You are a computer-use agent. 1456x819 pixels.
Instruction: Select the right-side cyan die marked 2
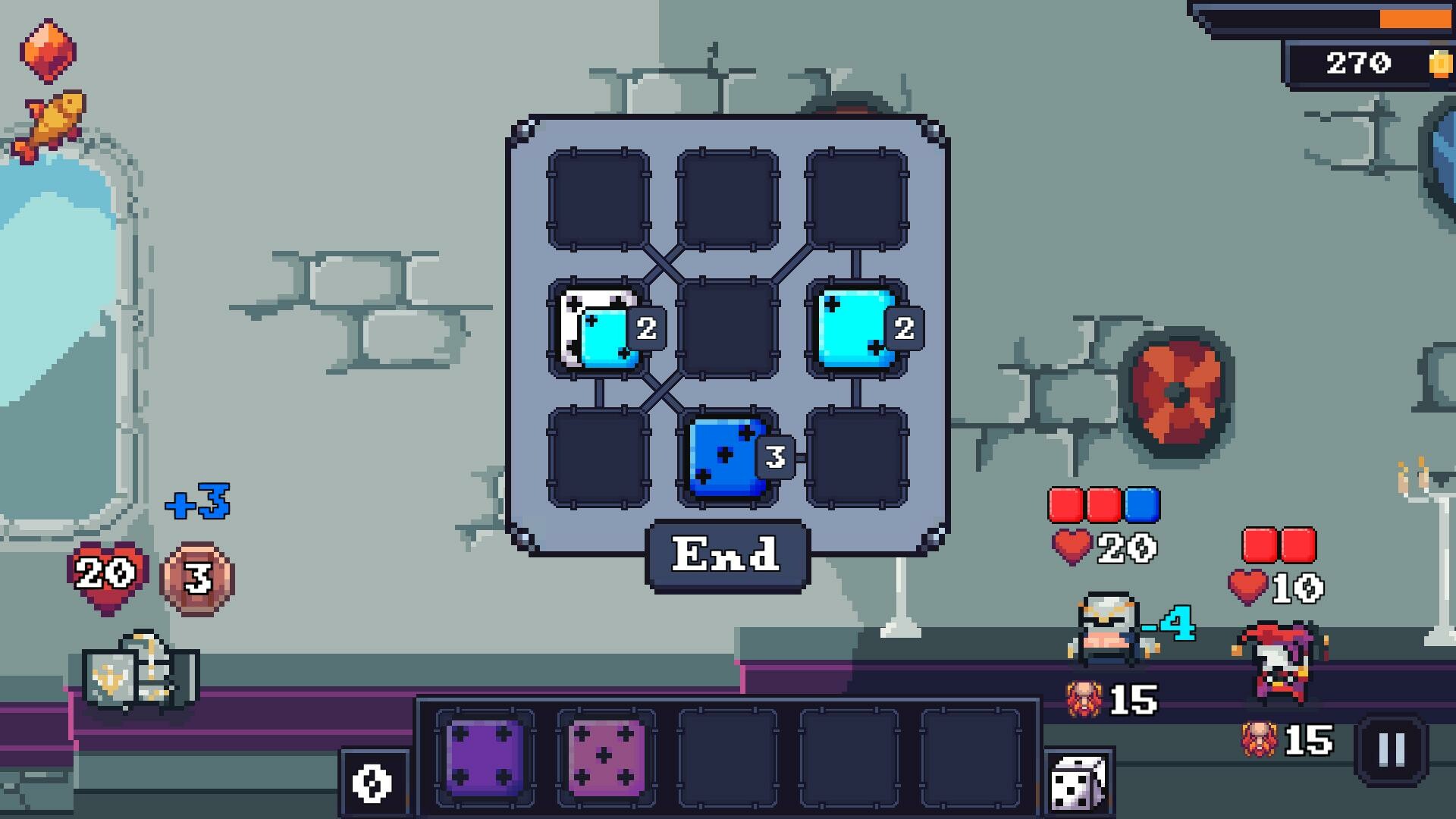tap(853, 328)
